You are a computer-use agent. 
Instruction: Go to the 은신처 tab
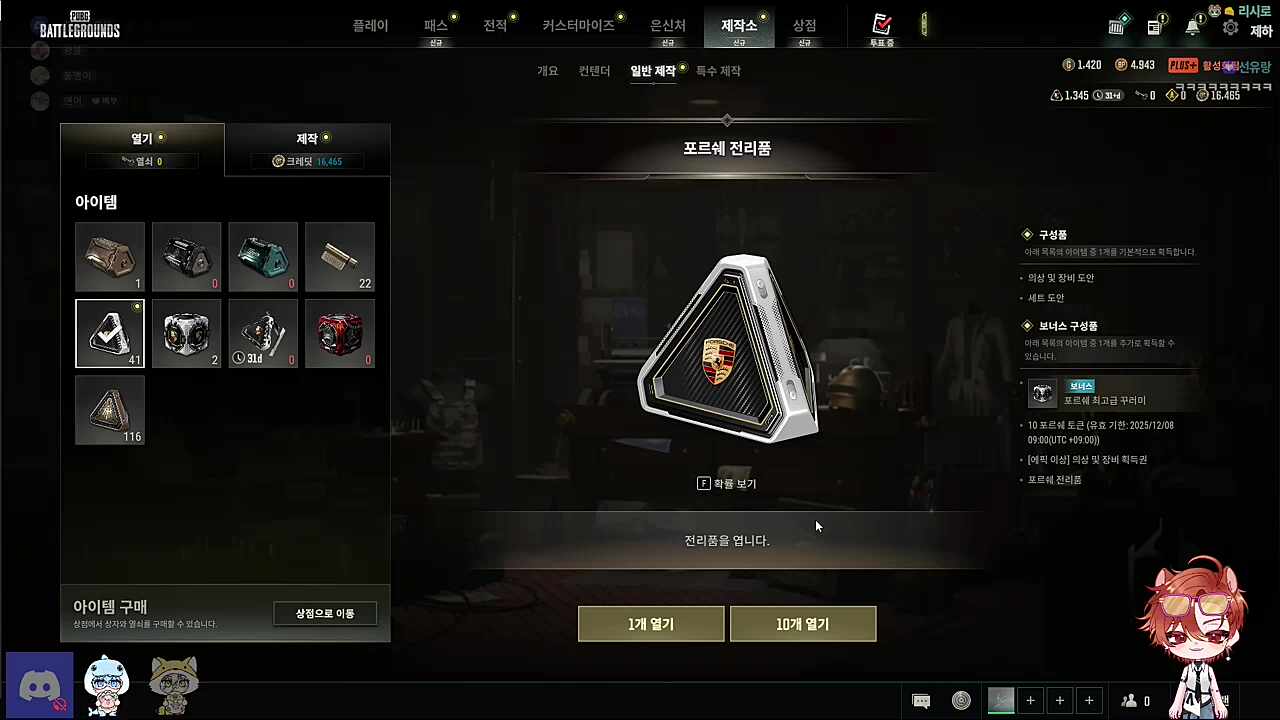point(667,26)
